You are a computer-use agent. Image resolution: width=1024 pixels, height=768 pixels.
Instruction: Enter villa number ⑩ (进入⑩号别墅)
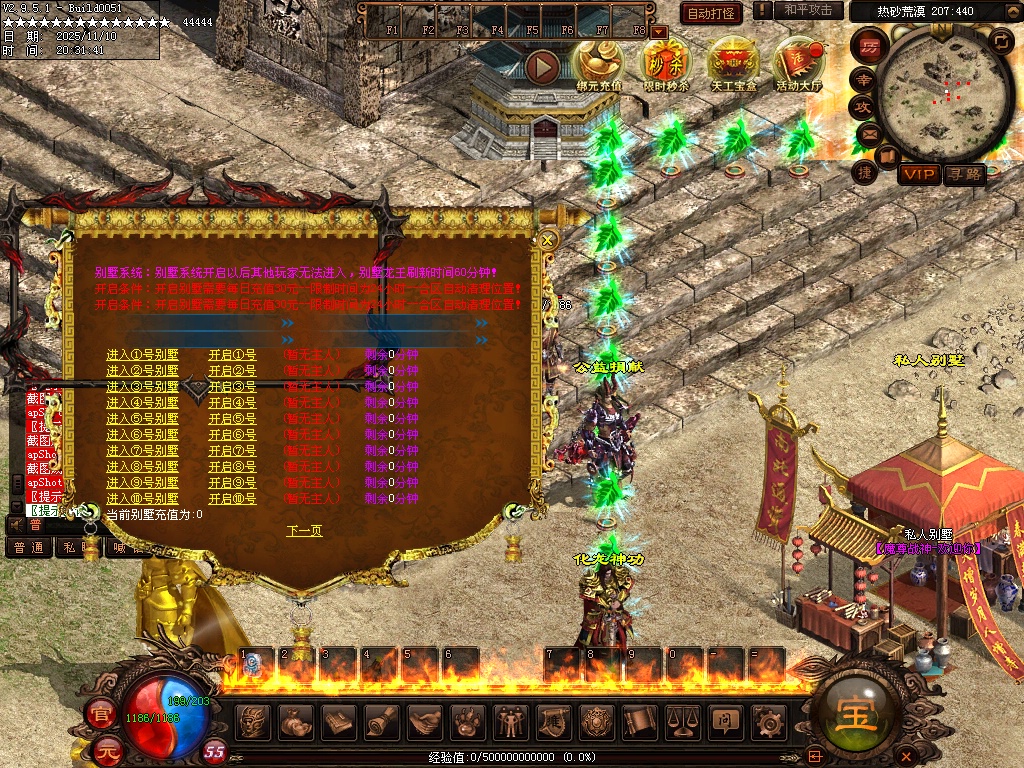click(142, 499)
